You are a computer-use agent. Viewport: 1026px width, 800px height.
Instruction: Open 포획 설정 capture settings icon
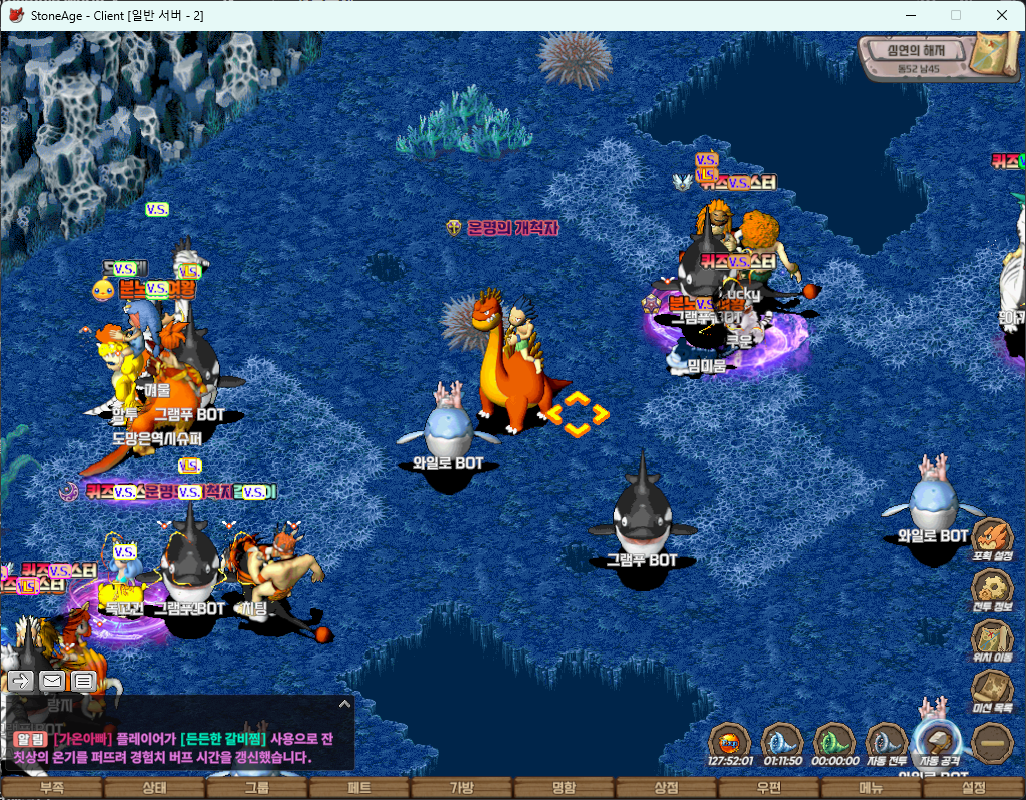tap(992, 538)
